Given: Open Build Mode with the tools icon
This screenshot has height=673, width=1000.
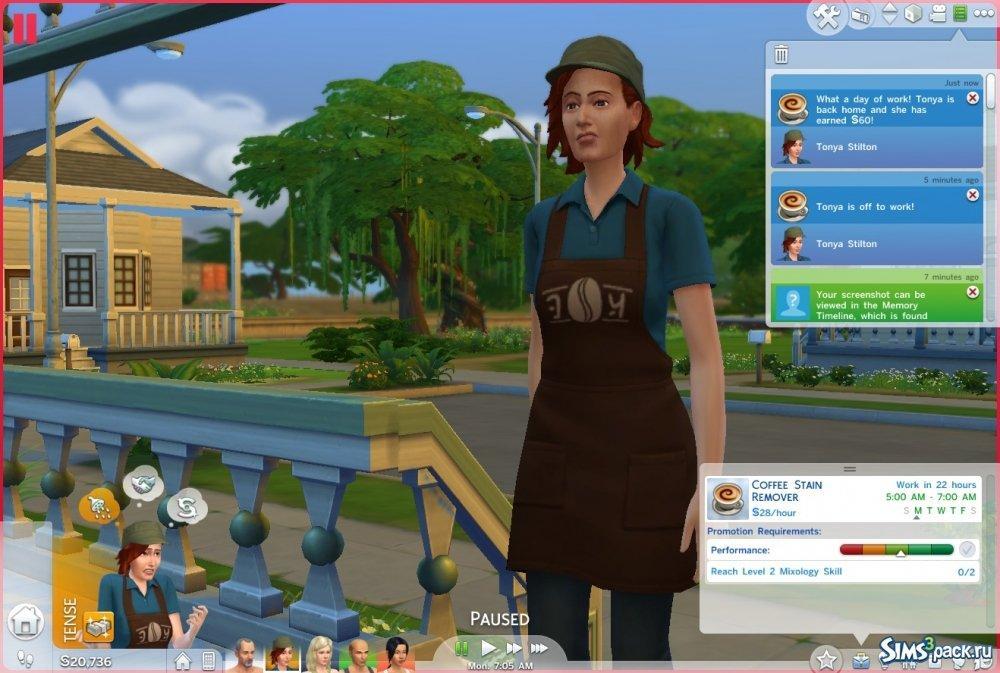Looking at the screenshot, I should tap(826, 16).
